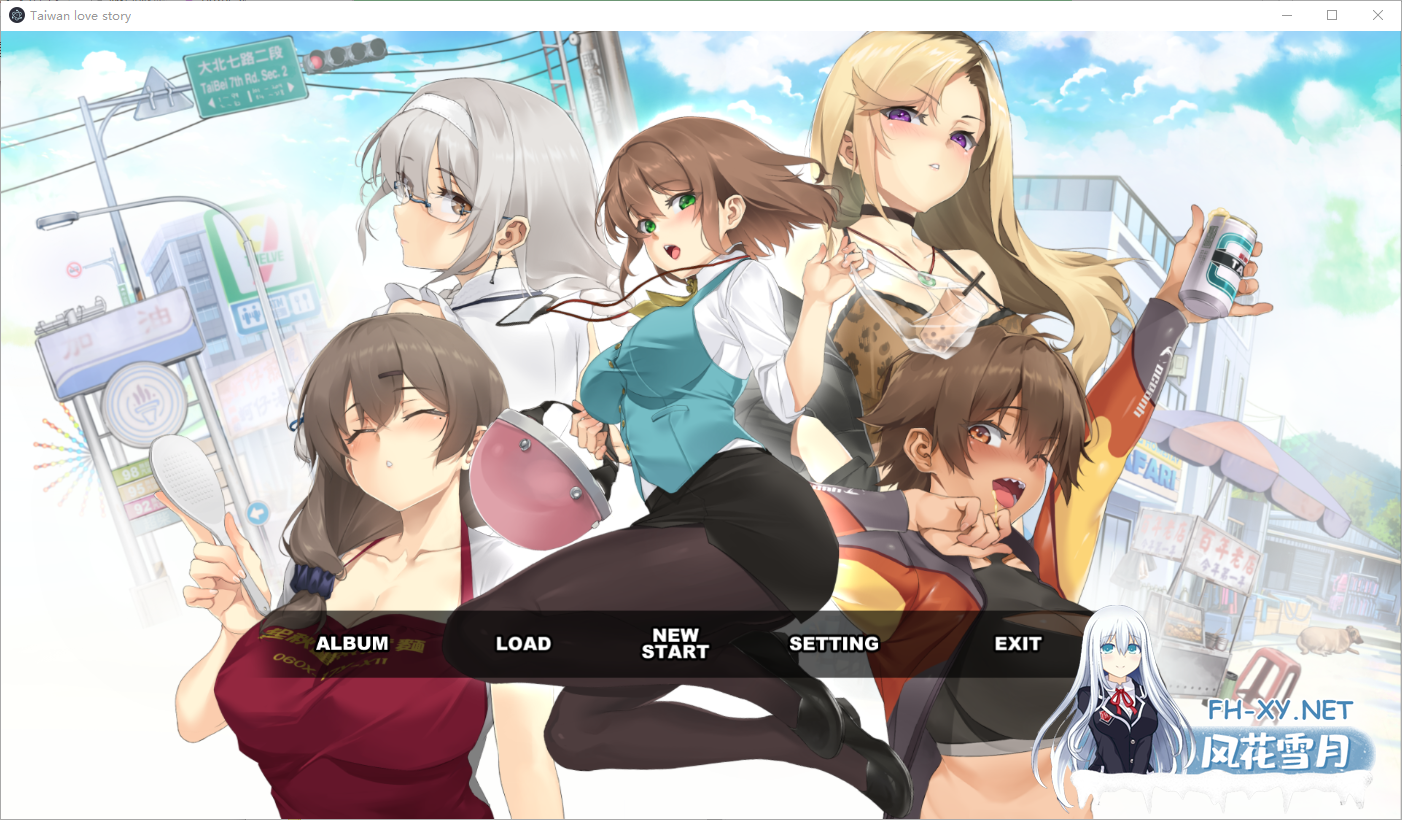Image resolution: width=1402 pixels, height=820 pixels.
Task: Open the SETTING menu
Action: point(833,644)
